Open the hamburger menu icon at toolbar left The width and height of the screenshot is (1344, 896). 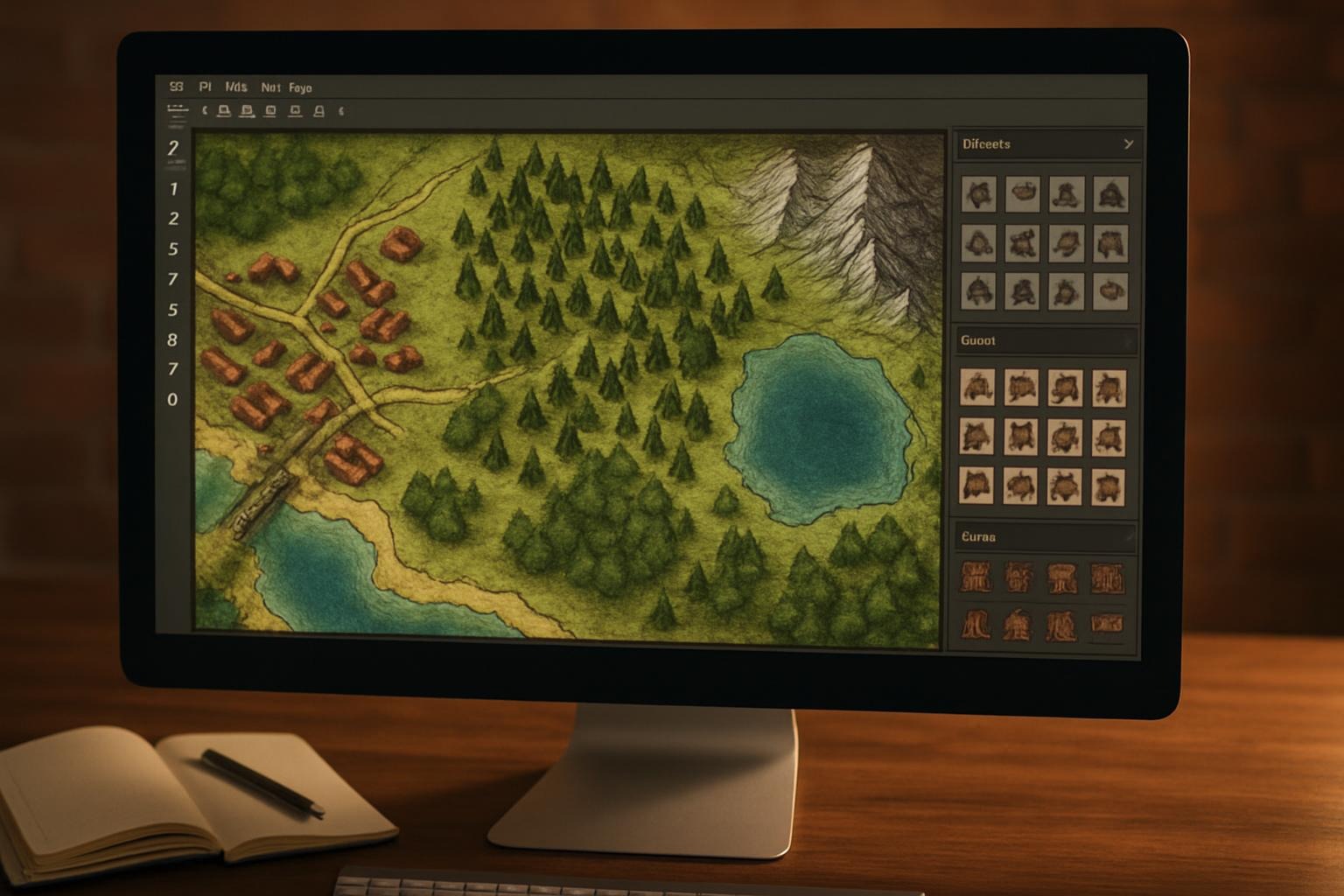(177, 112)
